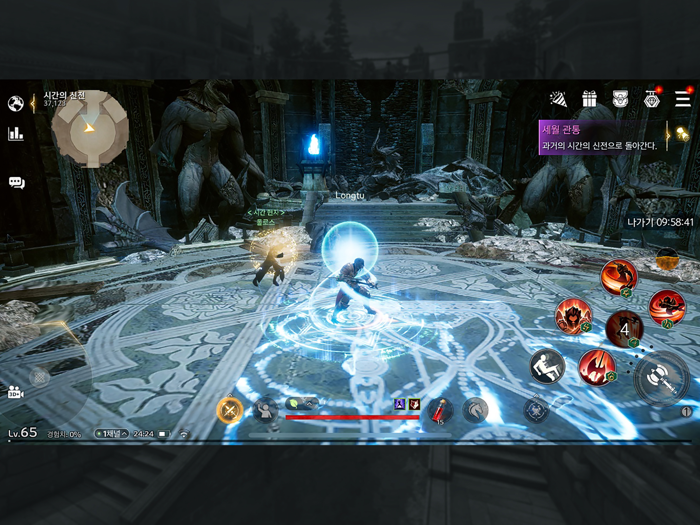Use the main axe attack button

click(x=662, y=378)
